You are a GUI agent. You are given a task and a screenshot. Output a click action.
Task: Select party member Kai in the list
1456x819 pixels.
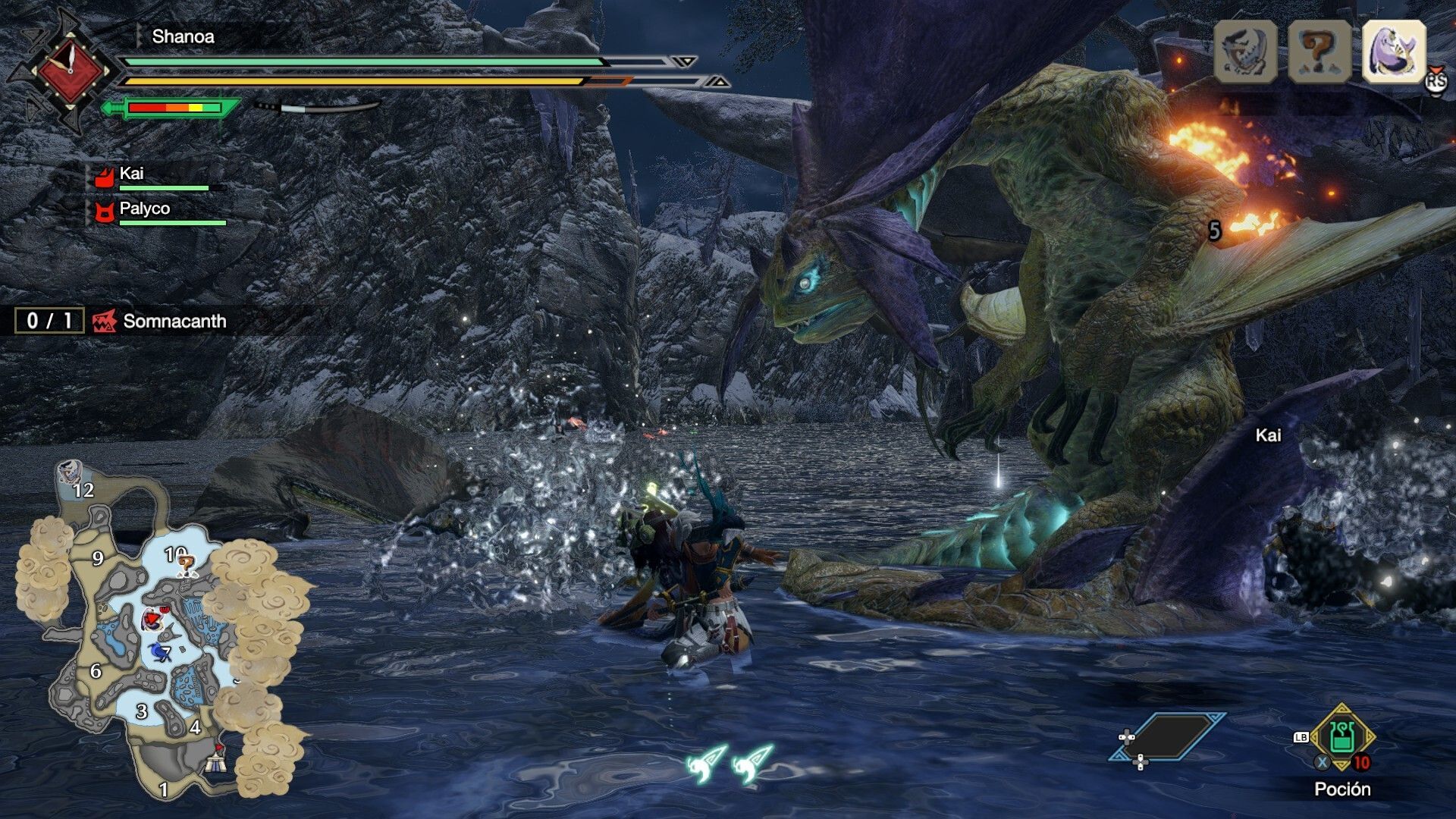[130, 174]
